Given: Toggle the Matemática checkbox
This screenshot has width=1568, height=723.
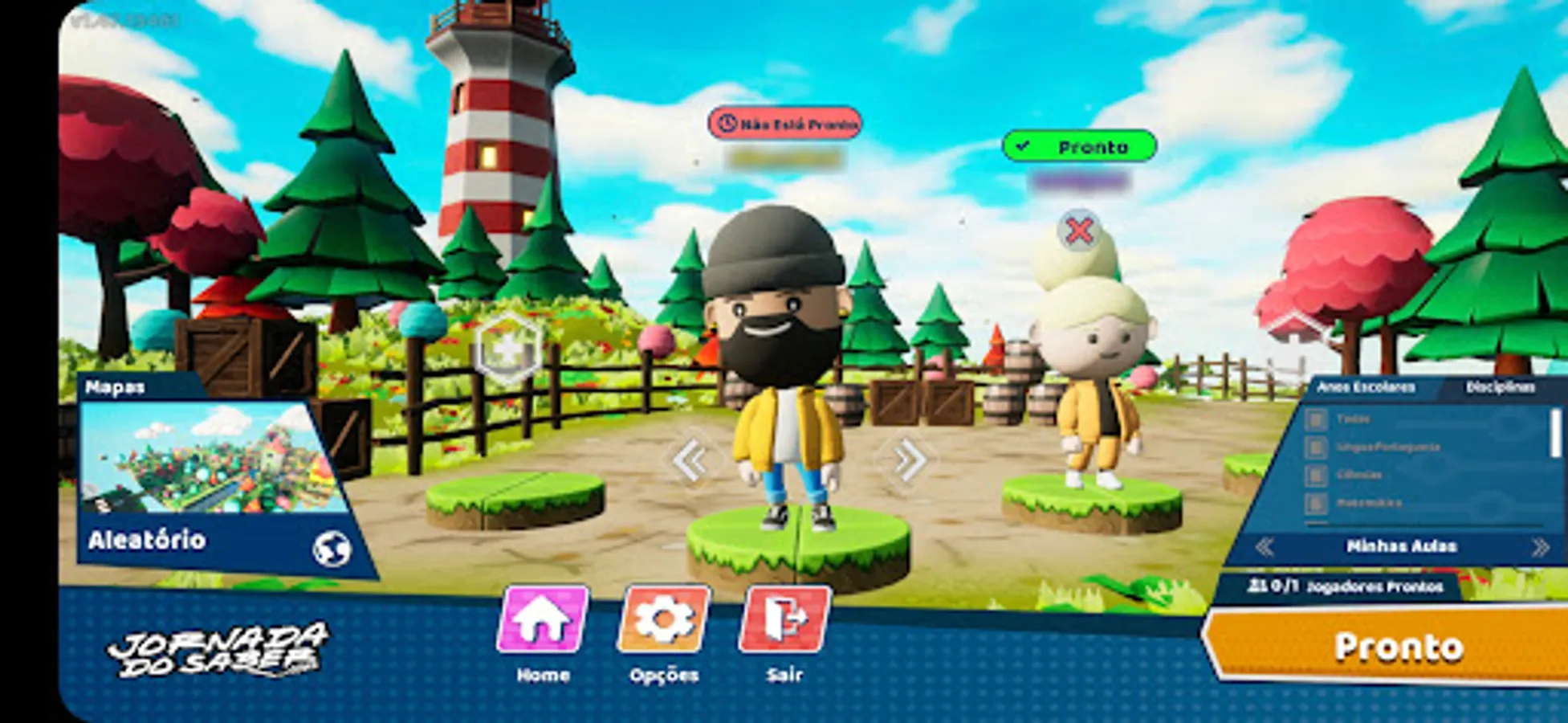Looking at the screenshot, I should 1317,504.
